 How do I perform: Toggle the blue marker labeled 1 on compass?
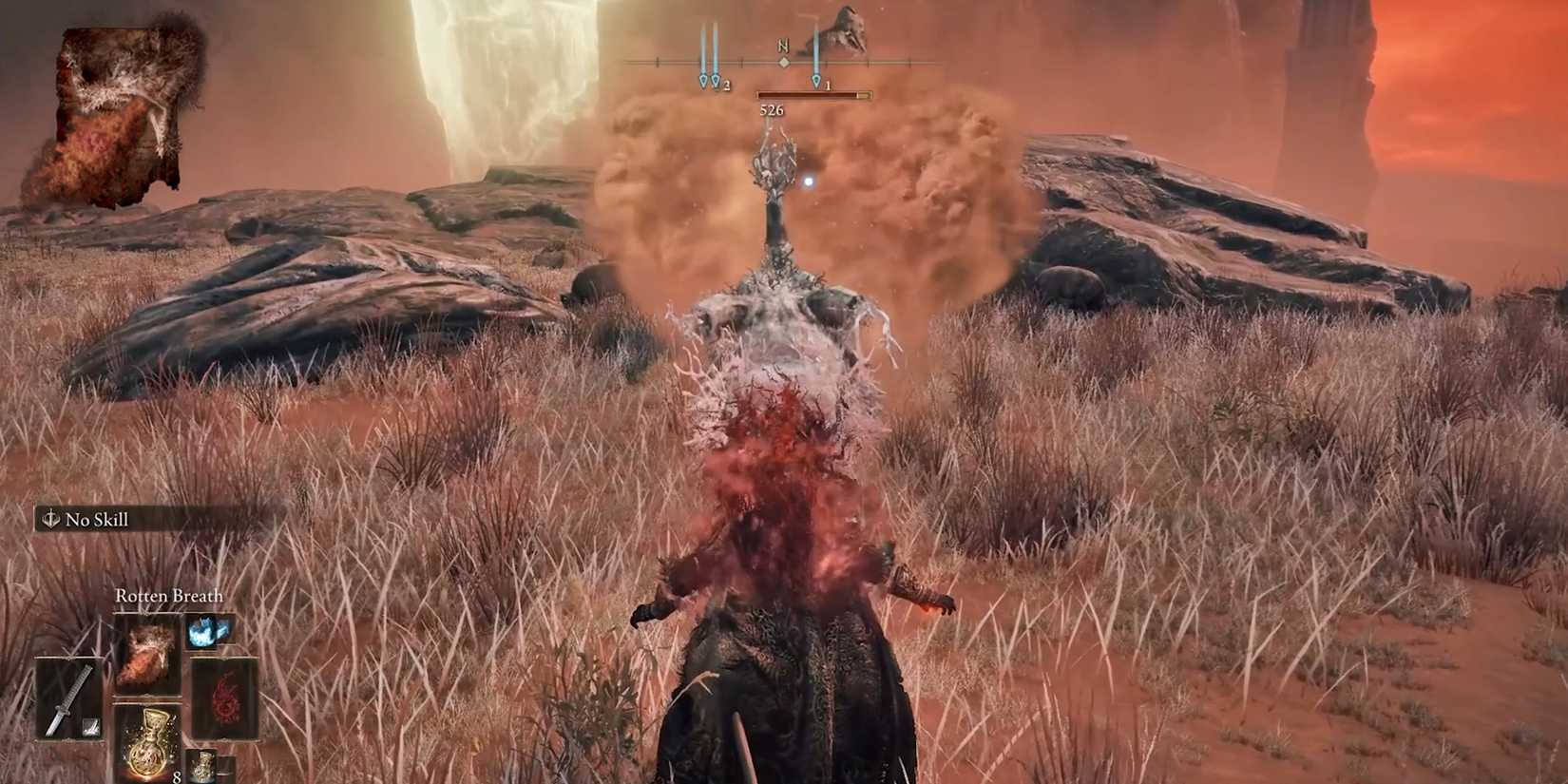coord(816,81)
